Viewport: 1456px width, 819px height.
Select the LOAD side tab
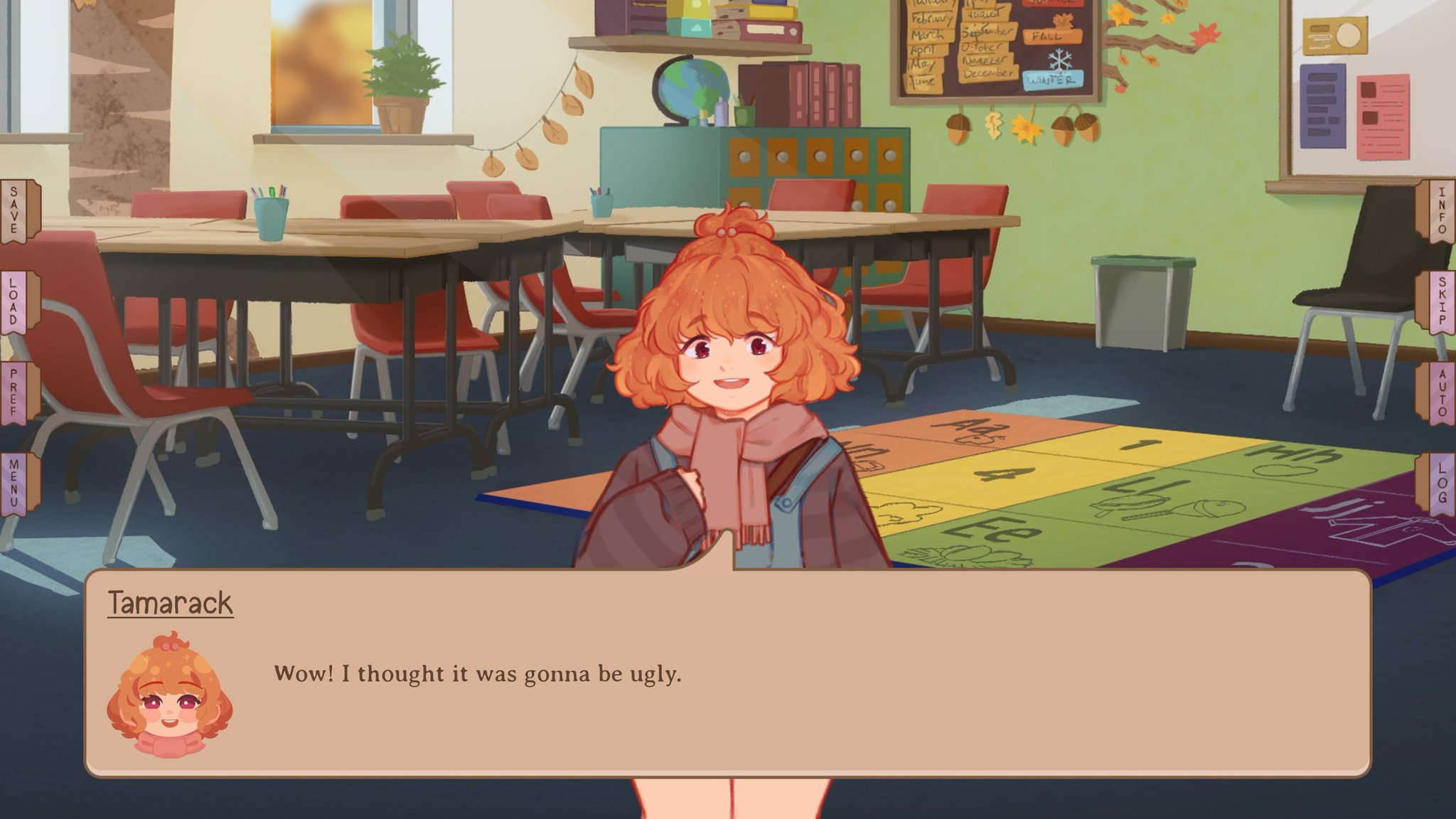13,301
